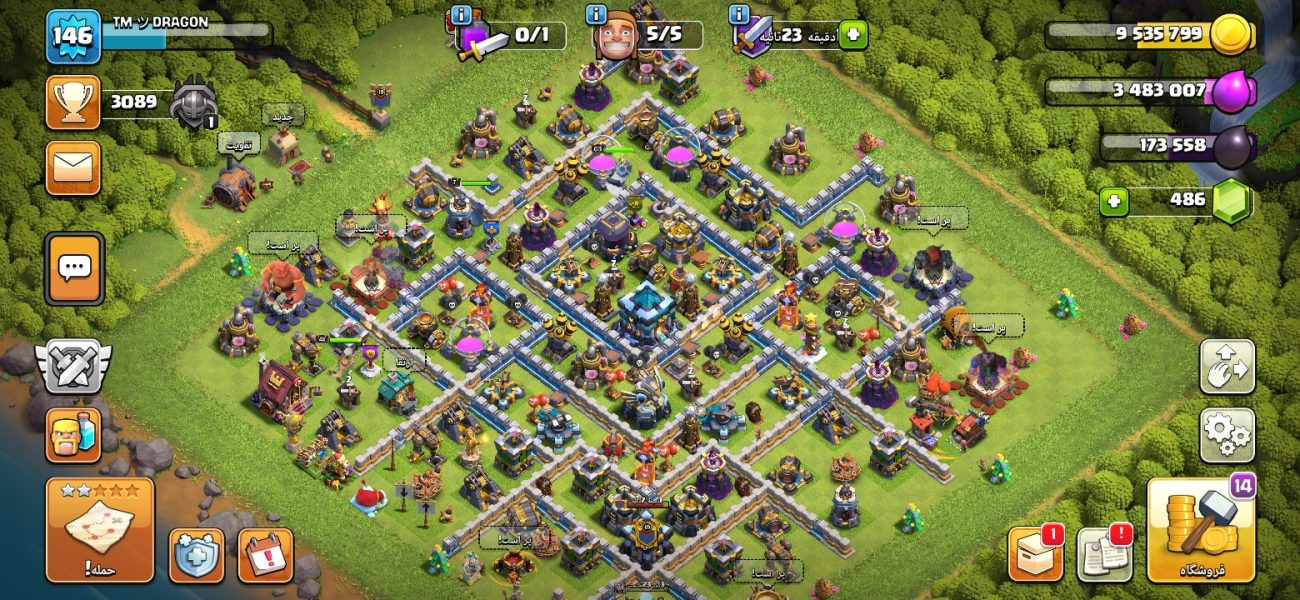The image size is (1300, 600).
Task: Open the player profile level 146 badge
Action: pos(73,37)
